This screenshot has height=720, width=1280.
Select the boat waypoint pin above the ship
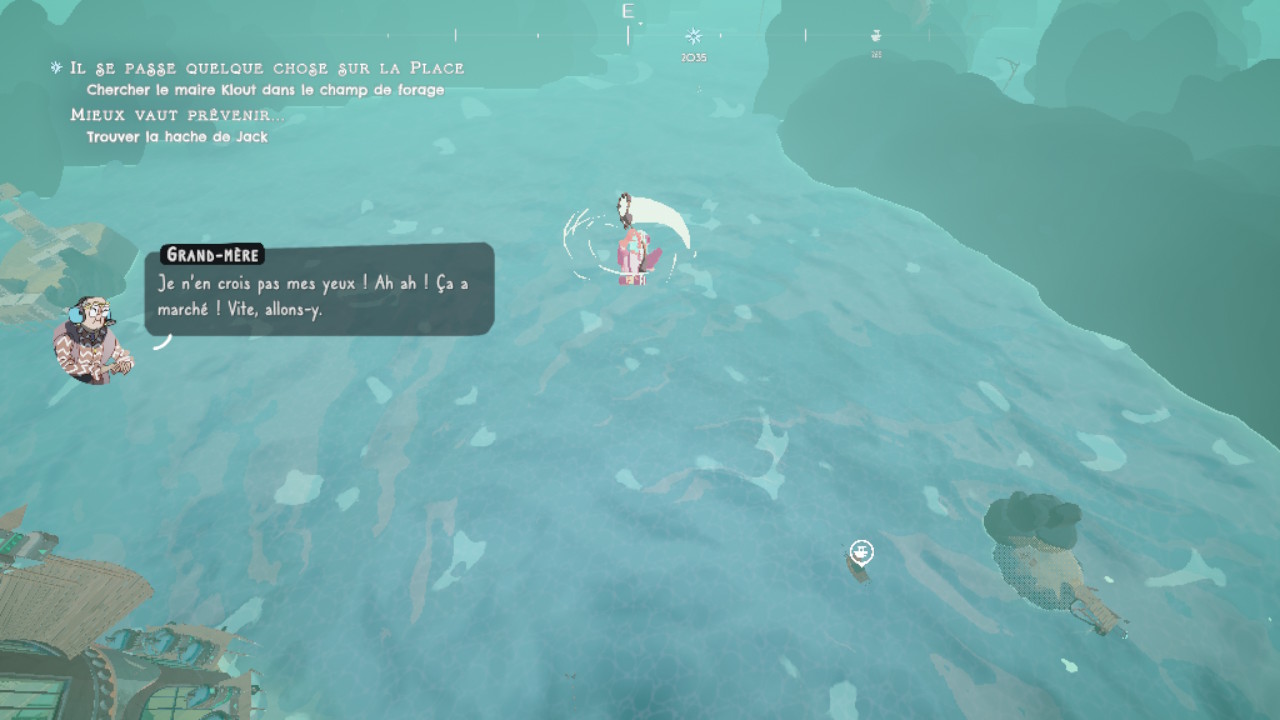click(861, 551)
